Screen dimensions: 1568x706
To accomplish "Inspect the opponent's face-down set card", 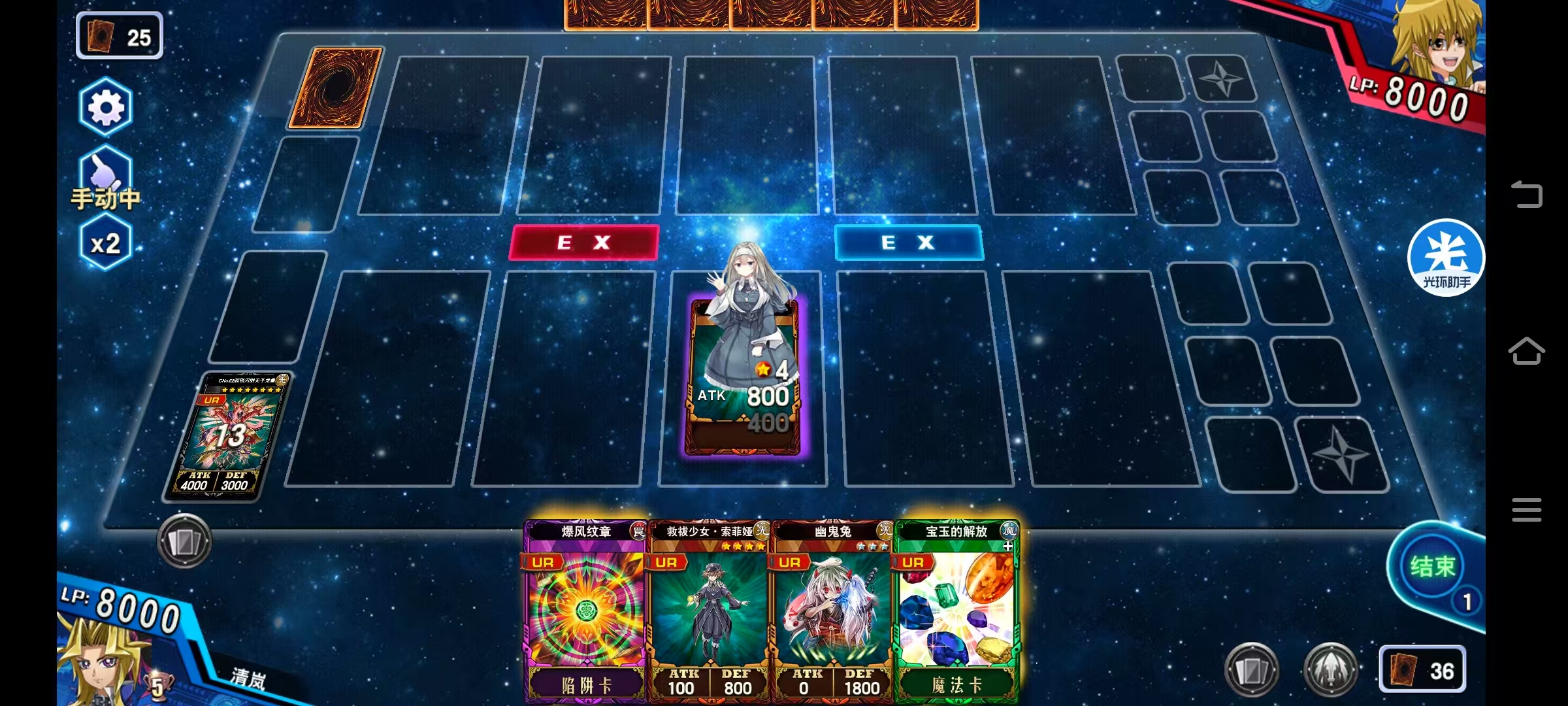I will pos(336,87).
